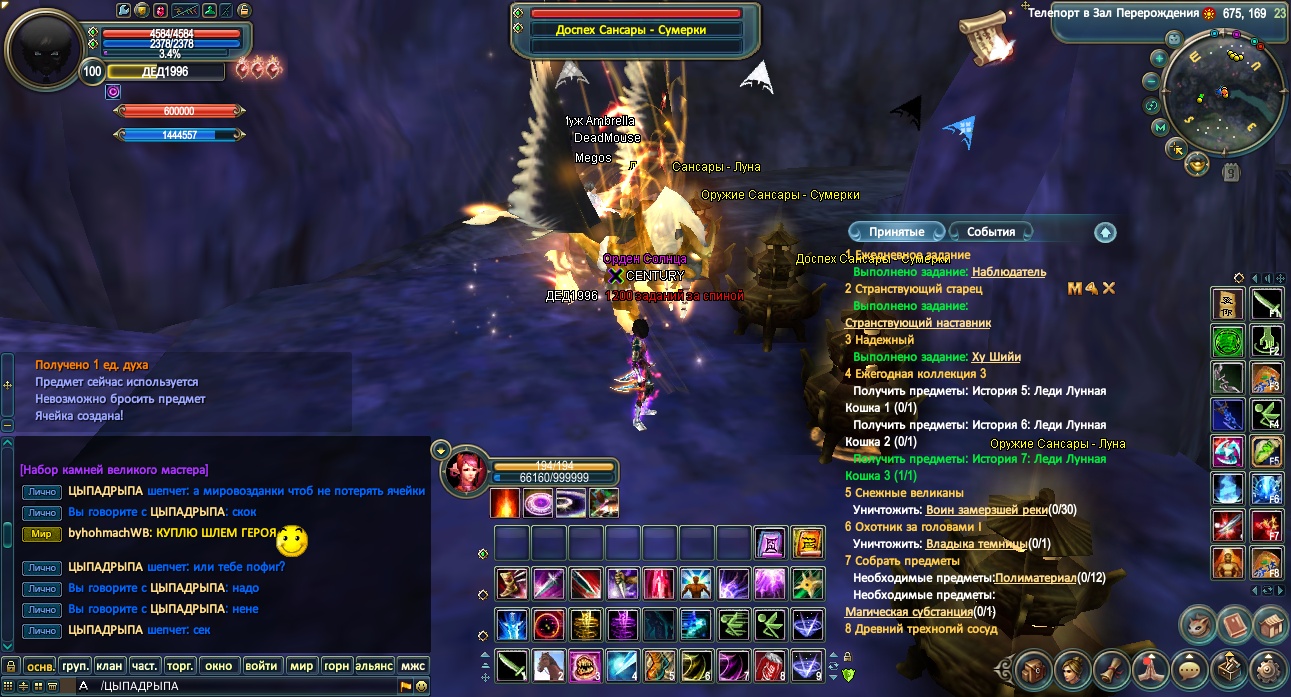
Task: Open the chat smiley emoticon picker
Action: pos(422,686)
